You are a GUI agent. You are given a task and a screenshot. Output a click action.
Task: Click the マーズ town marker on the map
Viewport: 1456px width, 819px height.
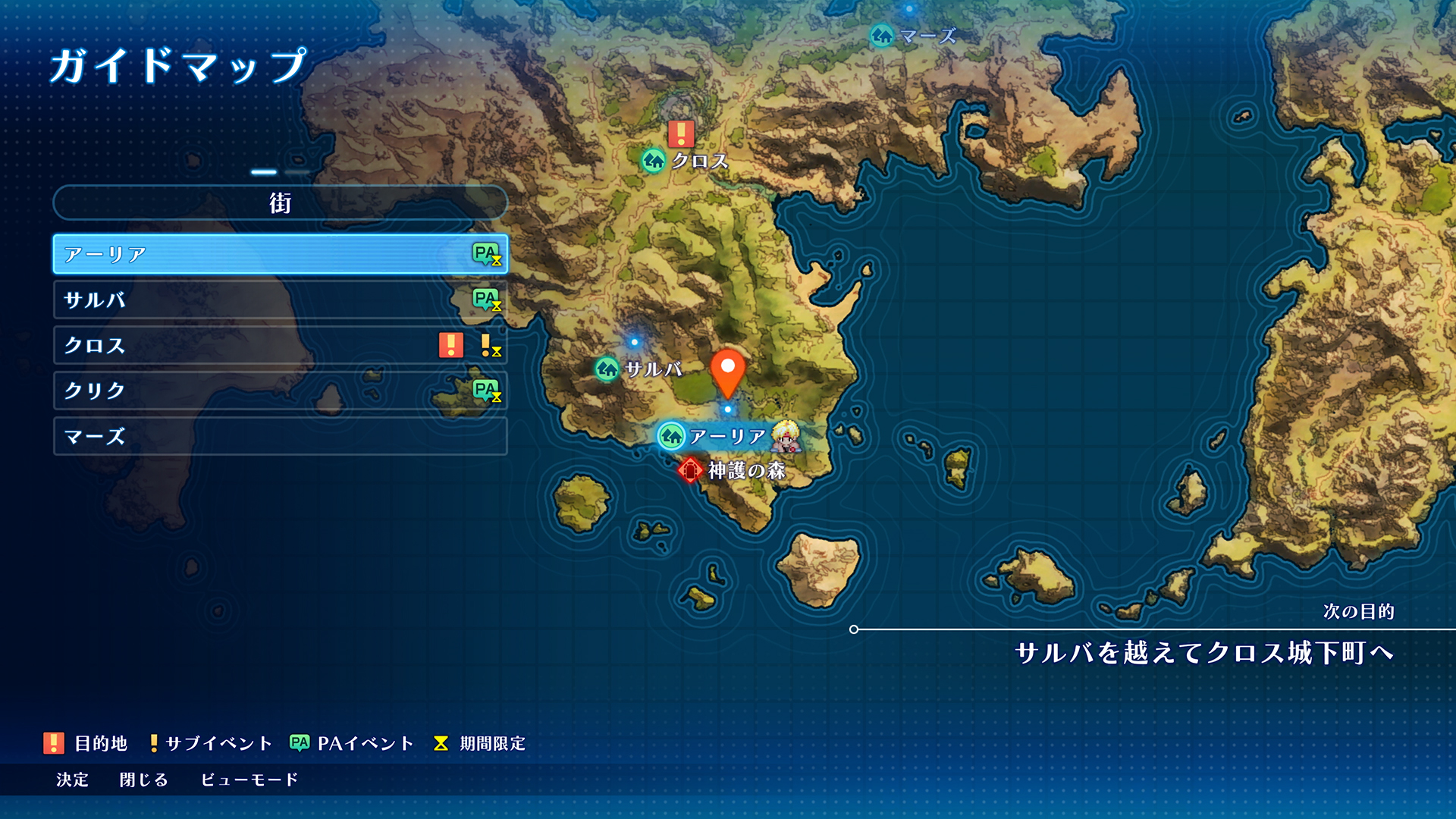coord(882,36)
